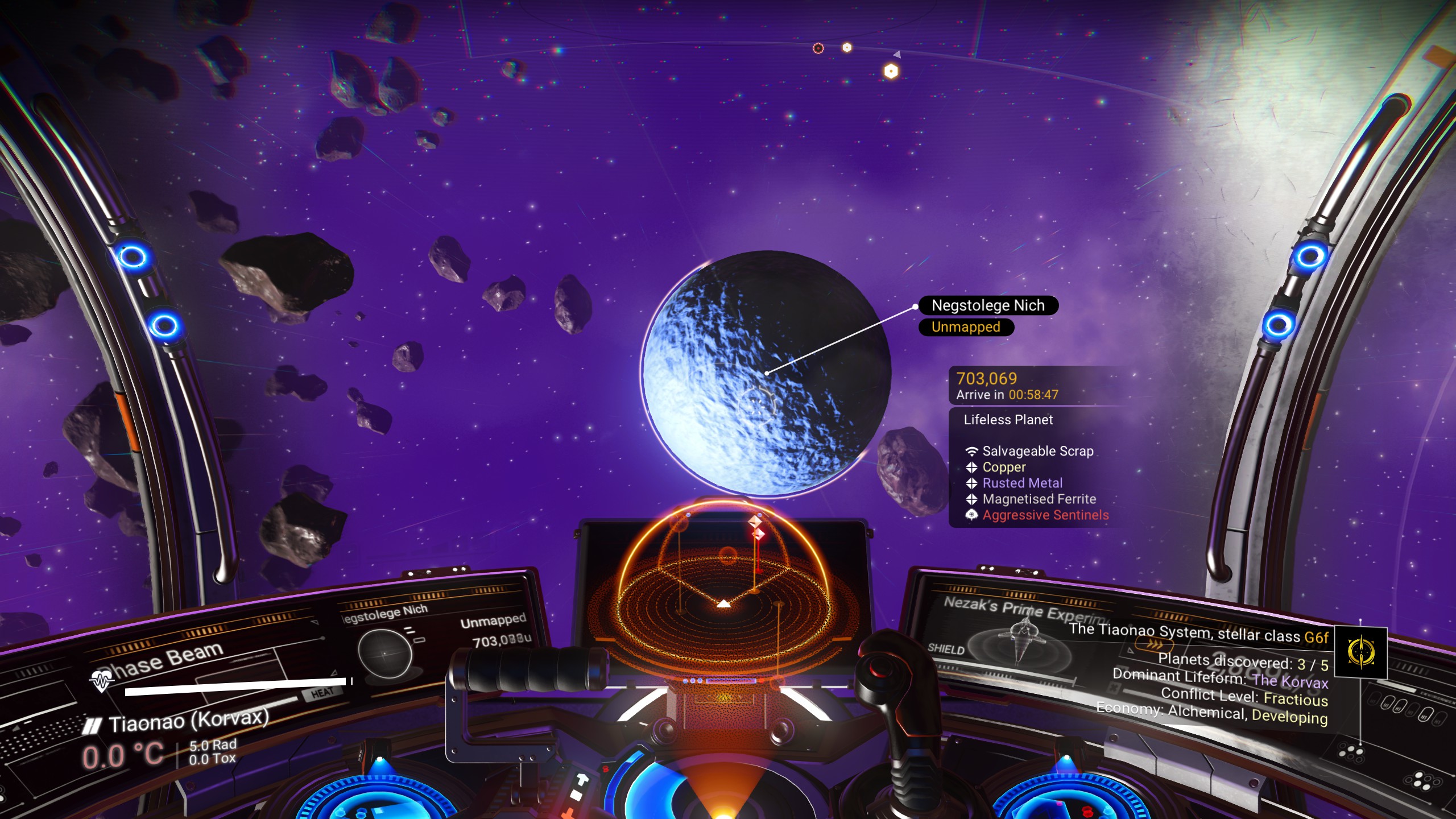
Task: Click the Aggressive Sentinels warning entry
Action: click(x=1045, y=515)
